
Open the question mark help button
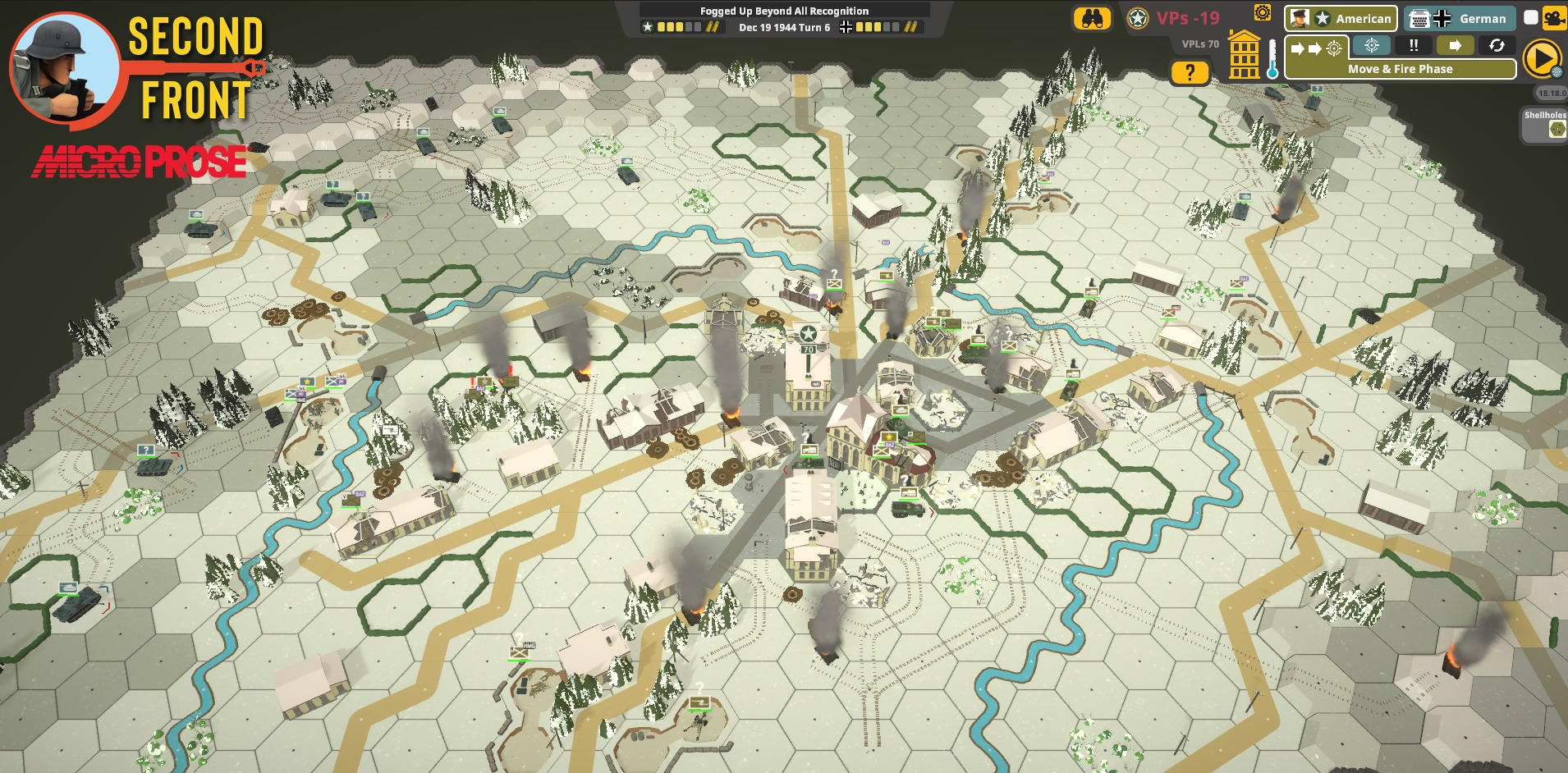tap(1190, 71)
